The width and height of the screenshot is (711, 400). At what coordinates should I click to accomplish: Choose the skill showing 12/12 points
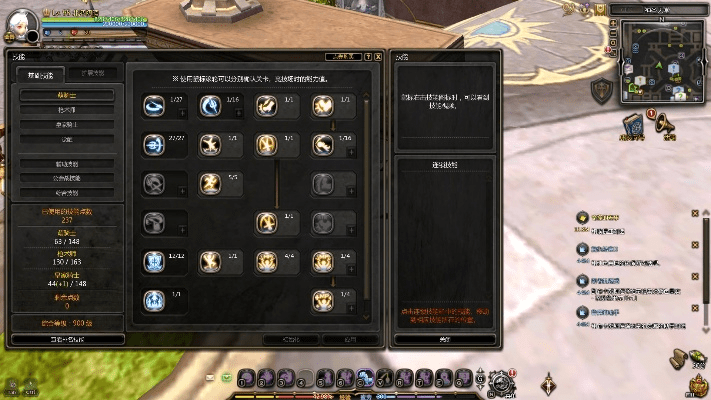(x=154, y=262)
